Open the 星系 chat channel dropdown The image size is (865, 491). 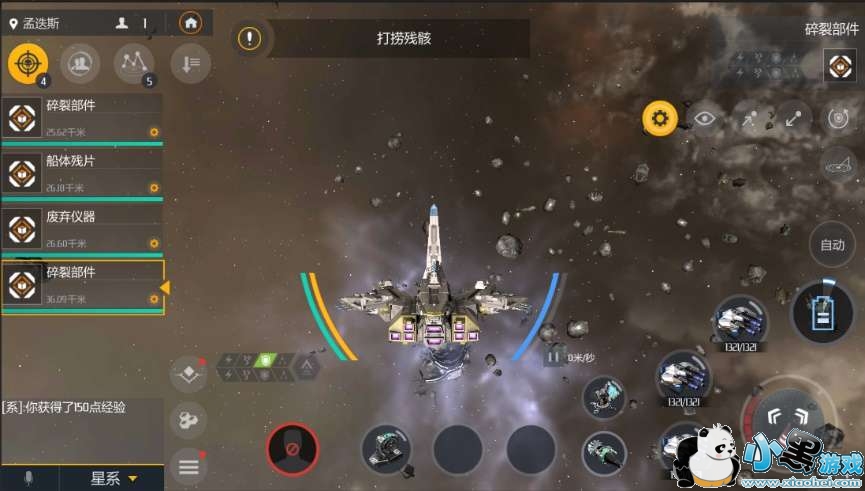pos(113,478)
